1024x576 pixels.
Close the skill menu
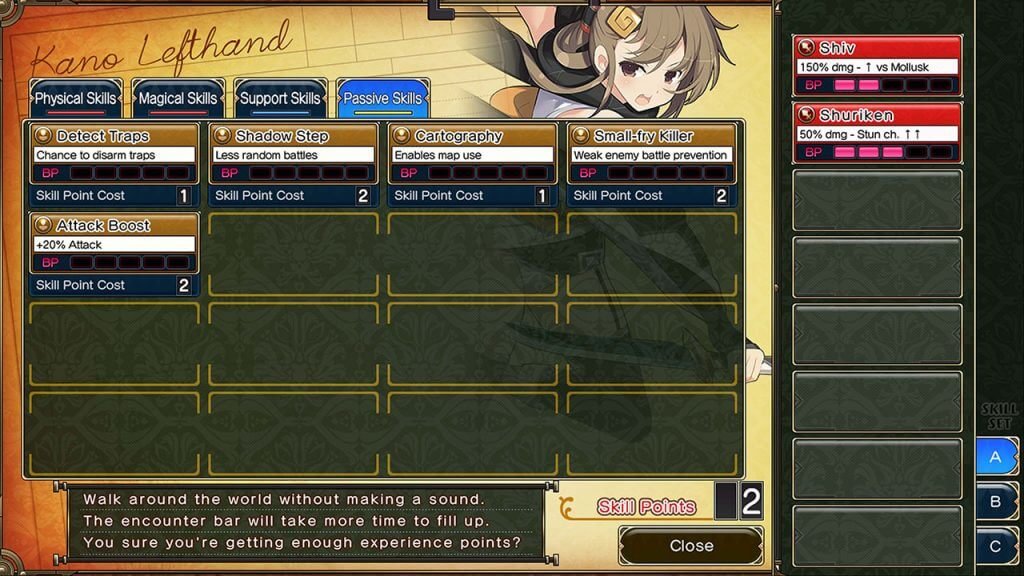(x=691, y=546)
